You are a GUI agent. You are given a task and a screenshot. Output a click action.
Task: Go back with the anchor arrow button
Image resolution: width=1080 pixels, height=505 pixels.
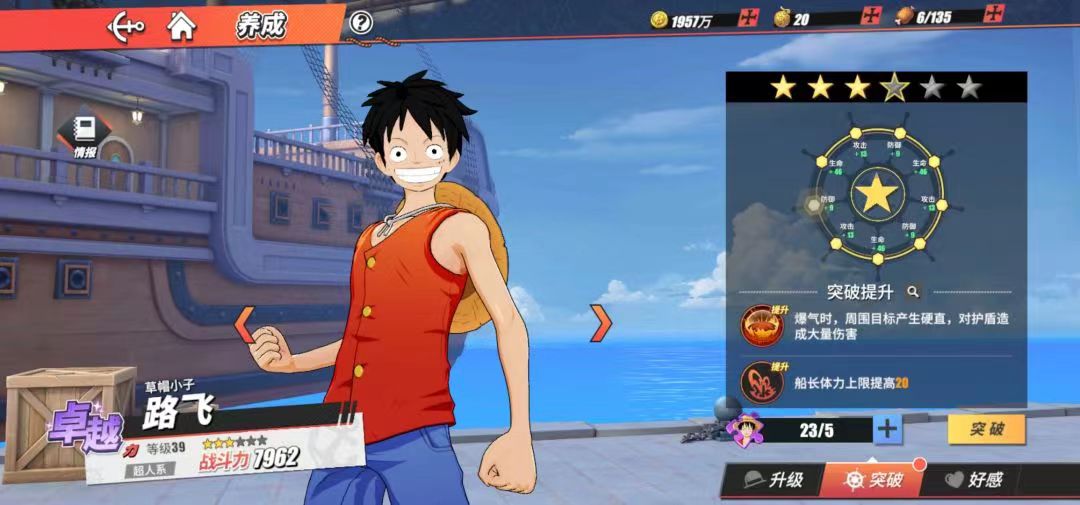pyautogui.click(x=127, y=24)
